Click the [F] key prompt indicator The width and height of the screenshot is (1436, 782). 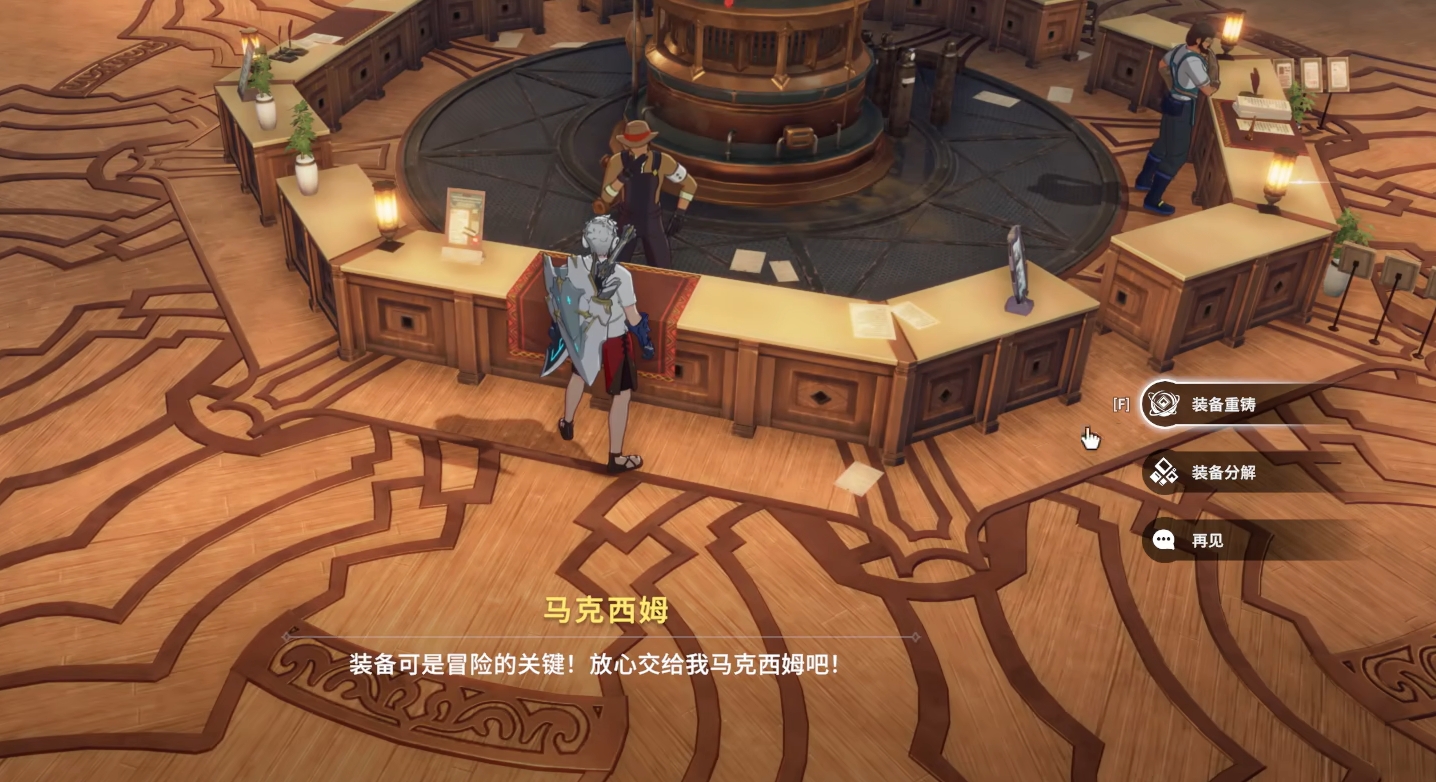click(x=1120, y=404)
